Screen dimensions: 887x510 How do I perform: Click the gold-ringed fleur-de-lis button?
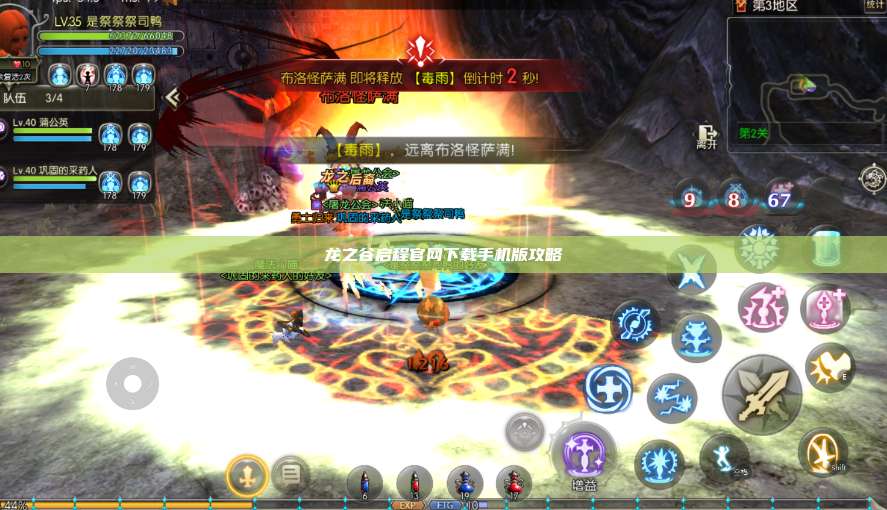click(246, 474)
